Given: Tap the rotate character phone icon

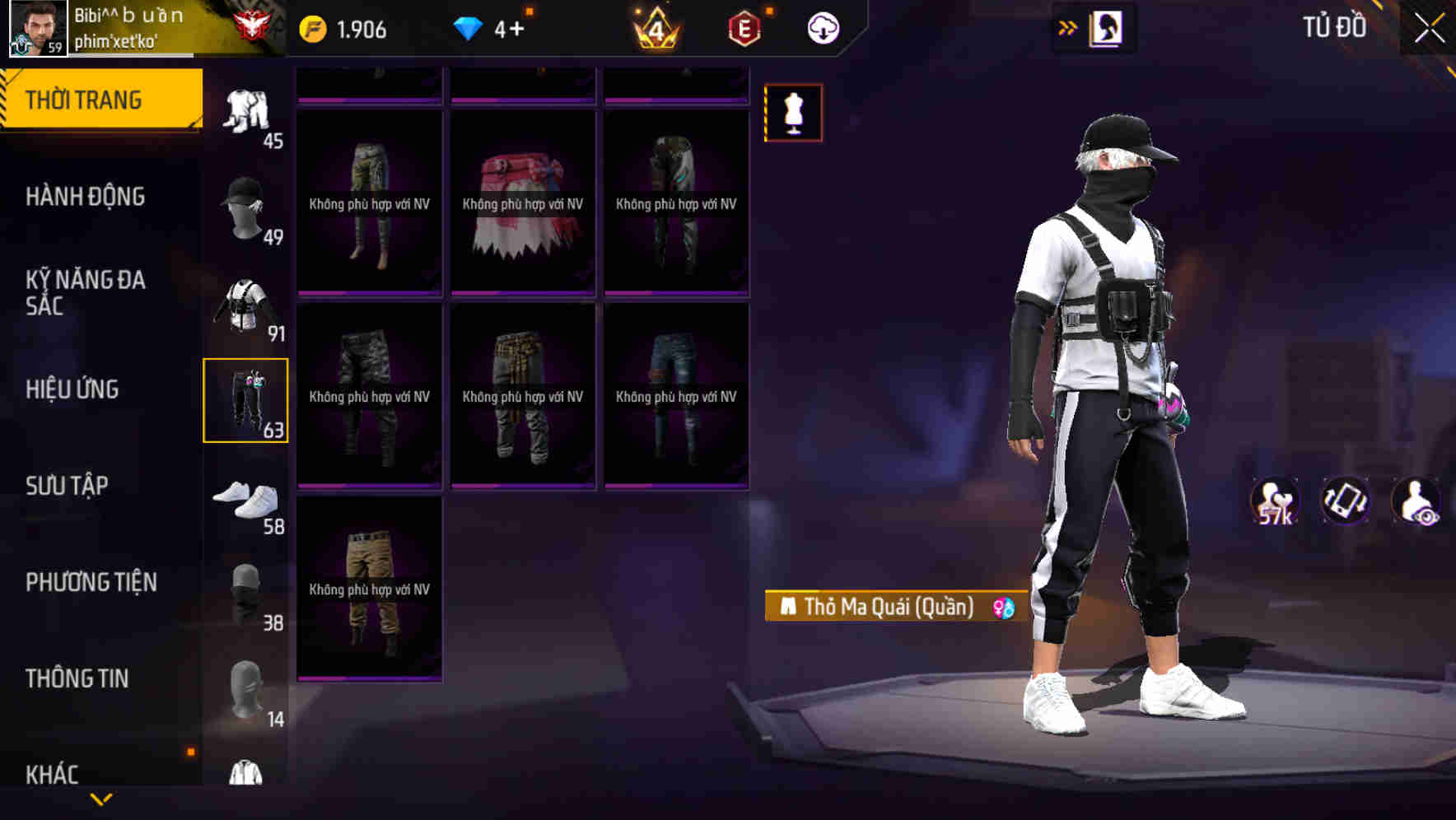Looking at the screenshot, I should pos(1344,501).
